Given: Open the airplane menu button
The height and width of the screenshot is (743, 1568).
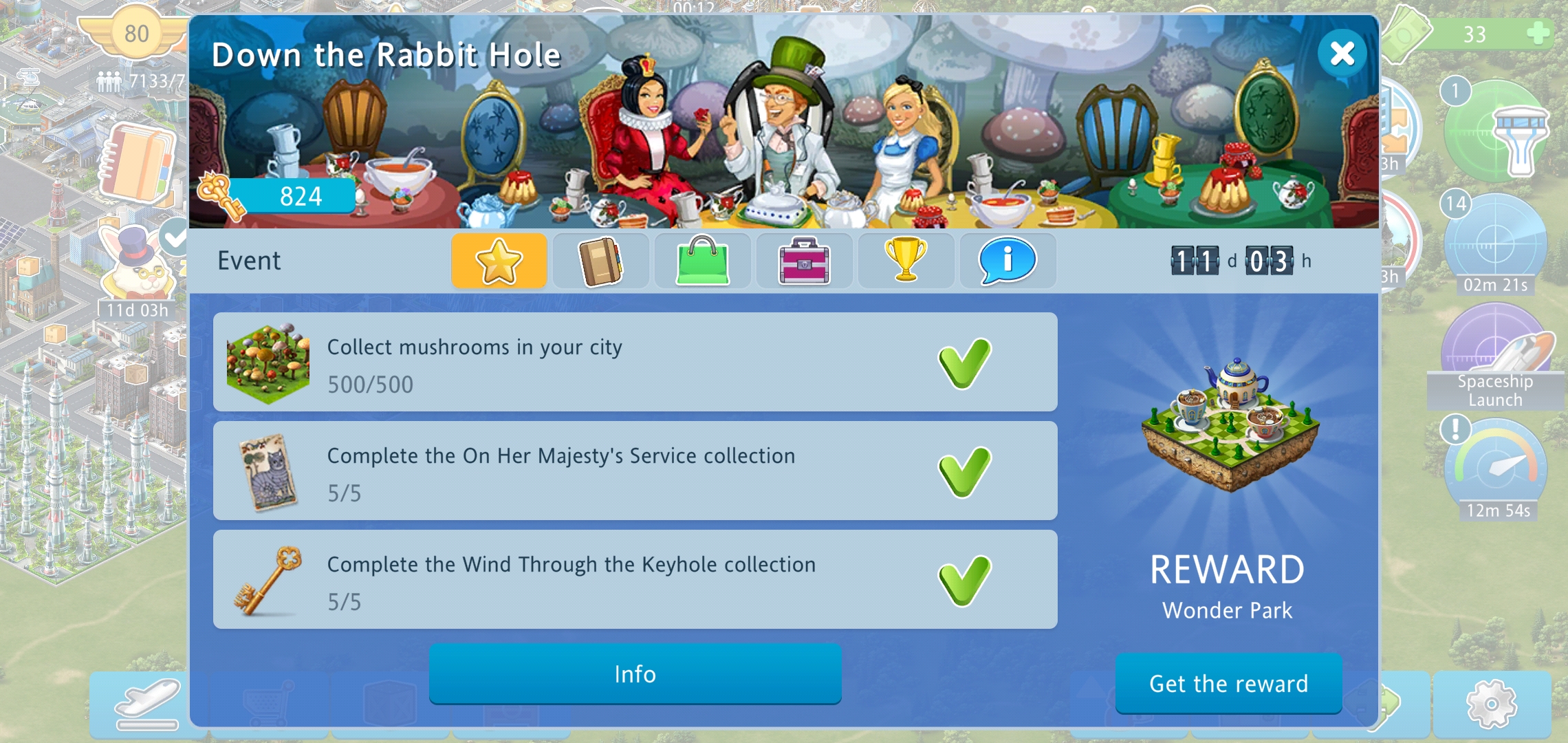Looking at the screenshot, I should click(x=148, y=704).
